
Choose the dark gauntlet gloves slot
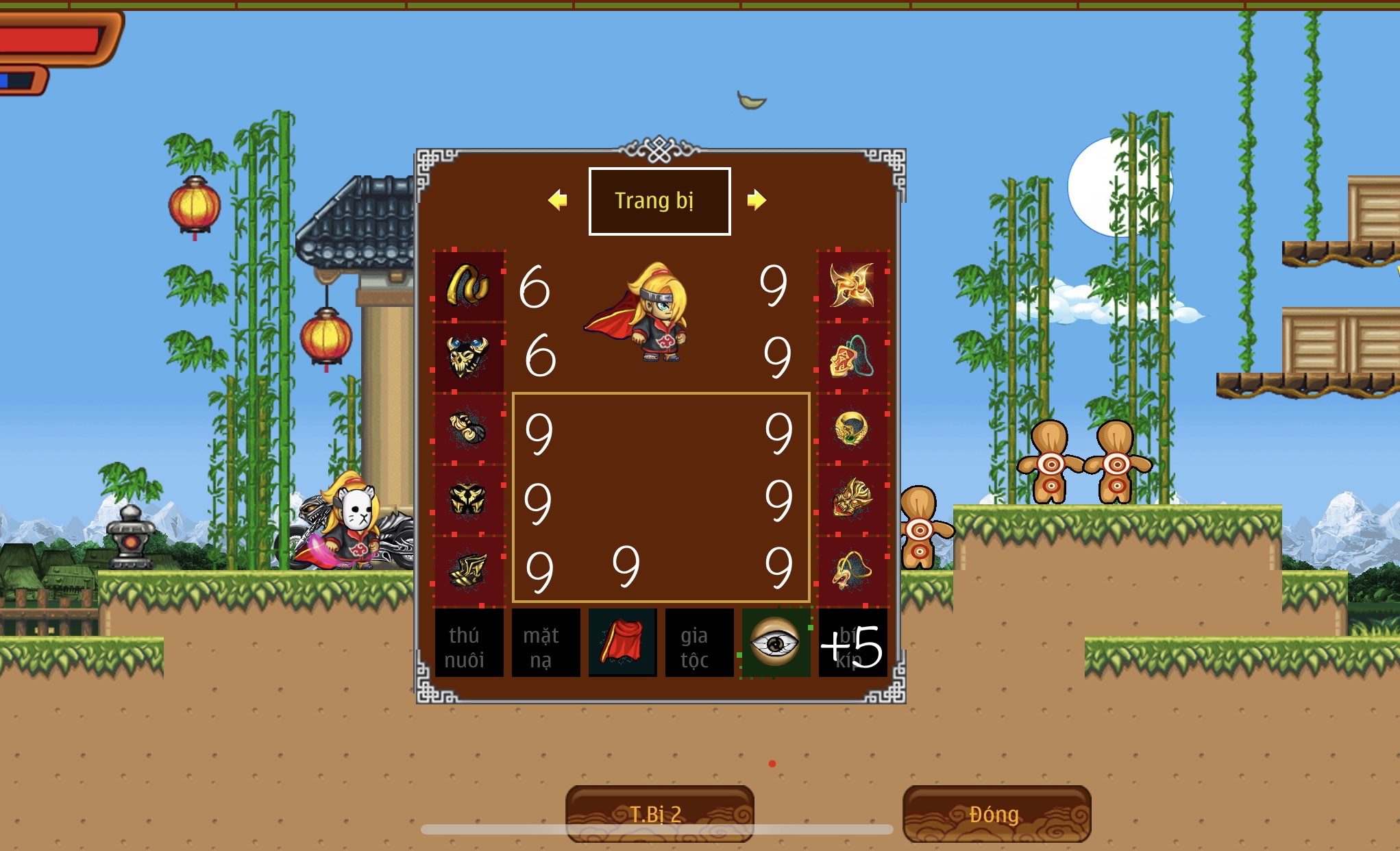tap(469, 429)
